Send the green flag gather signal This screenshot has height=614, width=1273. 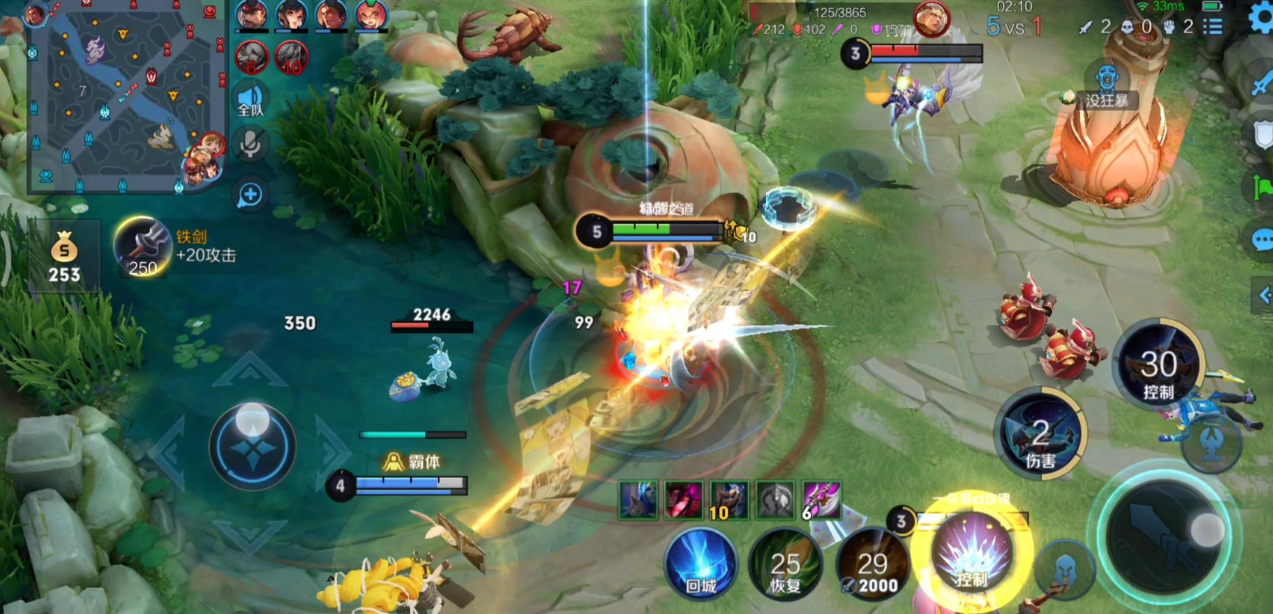[1260, 186]
